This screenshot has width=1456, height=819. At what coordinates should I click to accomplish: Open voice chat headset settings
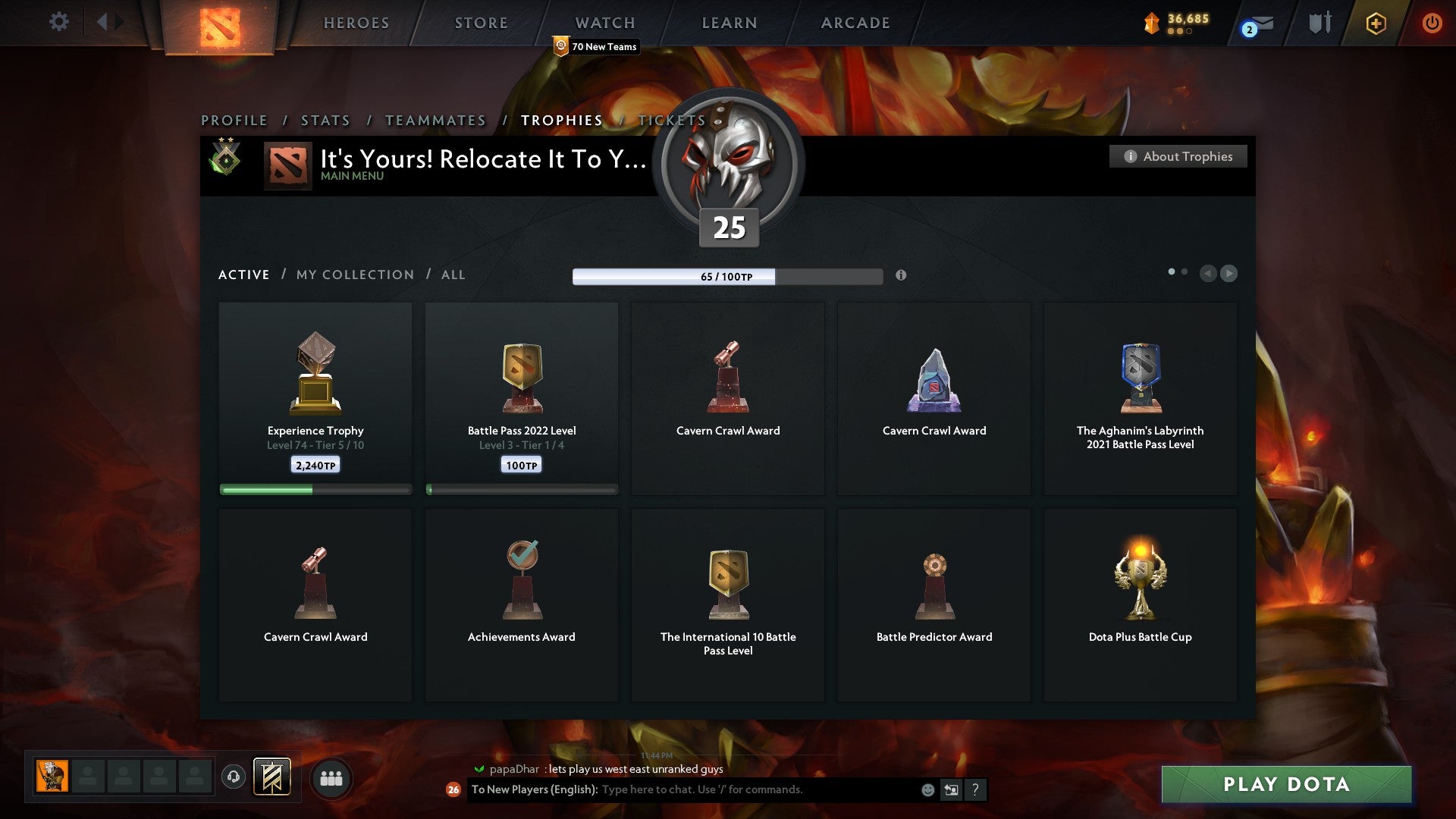click(x=233, y=778)
